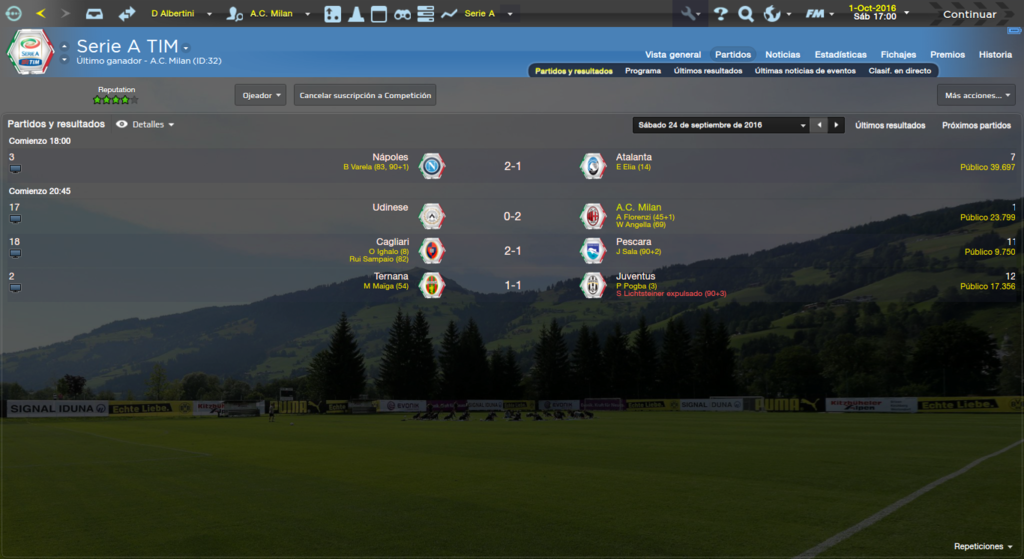
Task: Open the Ojeador dropdown
Action: tap(260, 95)
